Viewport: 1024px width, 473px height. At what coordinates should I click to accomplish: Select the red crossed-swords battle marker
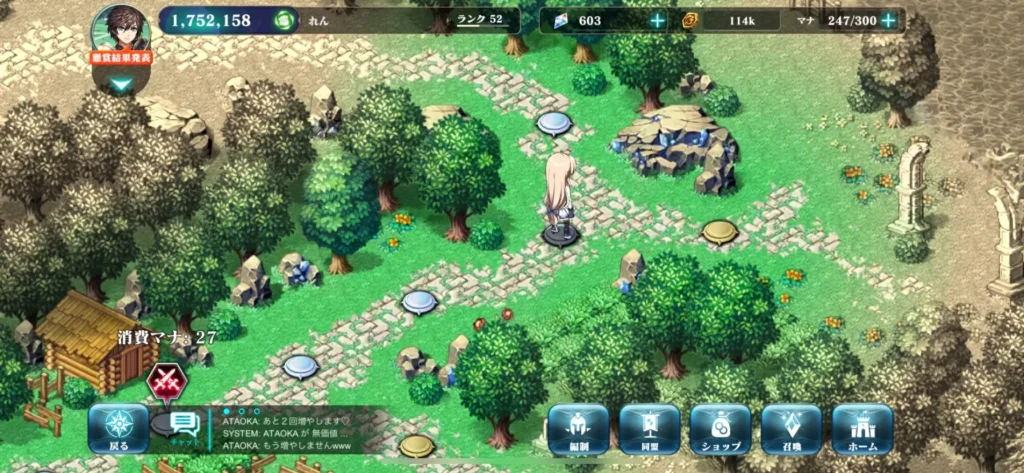(163, 381)
